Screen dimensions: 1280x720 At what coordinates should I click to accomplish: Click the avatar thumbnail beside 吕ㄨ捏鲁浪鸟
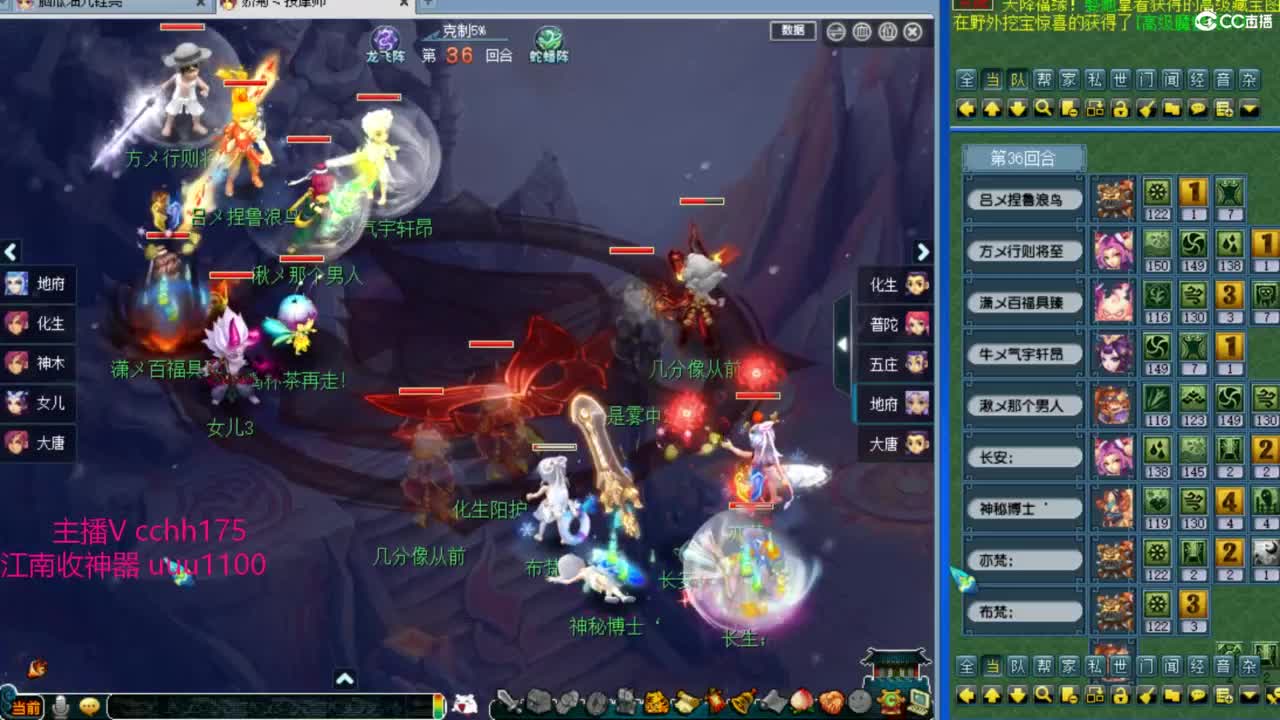click(x=1114, y=198)
